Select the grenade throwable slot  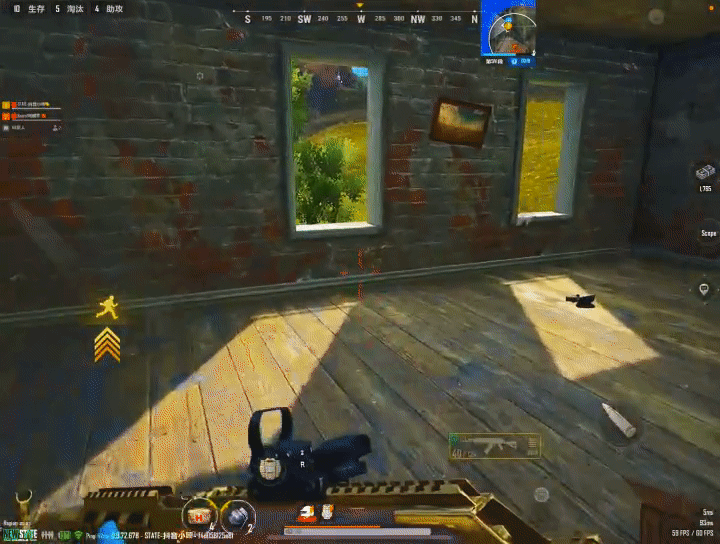[x=234, y=515]
